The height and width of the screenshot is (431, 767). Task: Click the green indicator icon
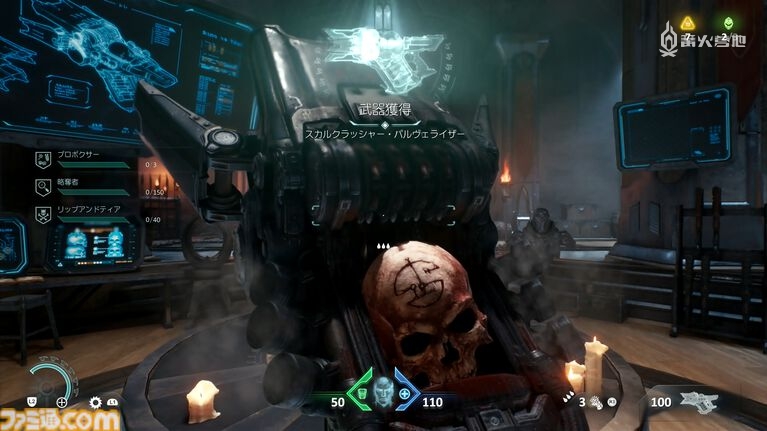pos(727,22)
